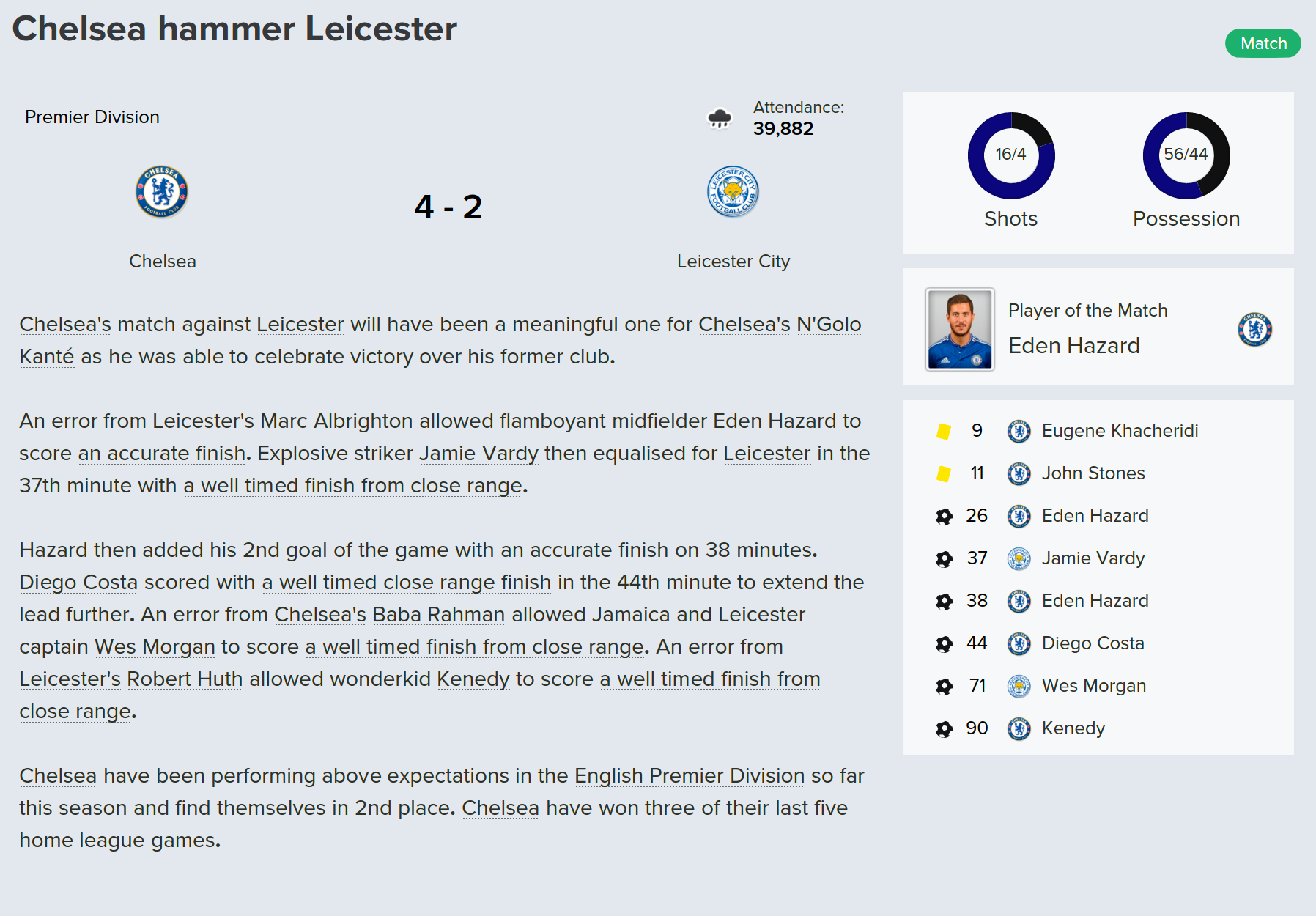Open the English Premier Division link
The image size is (1316, 916).
(x=689, y=776)
